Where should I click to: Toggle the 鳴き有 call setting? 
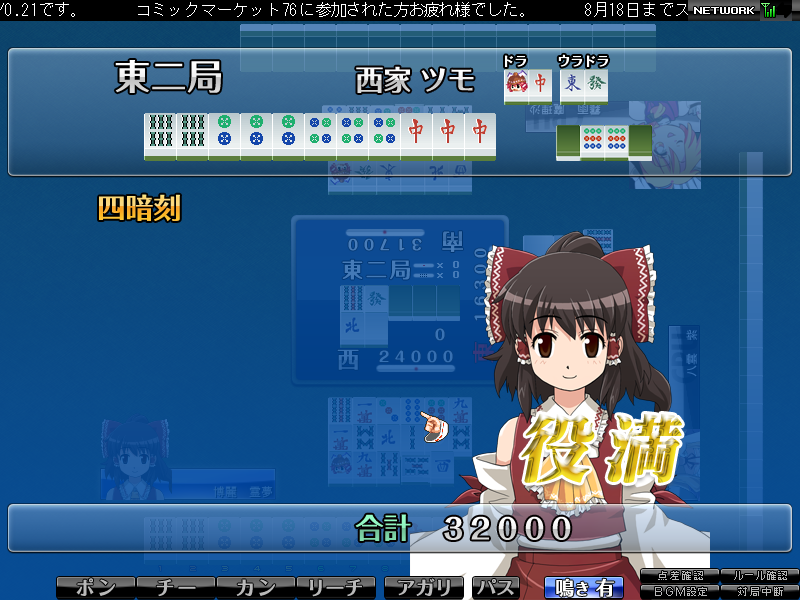point(582,588)
